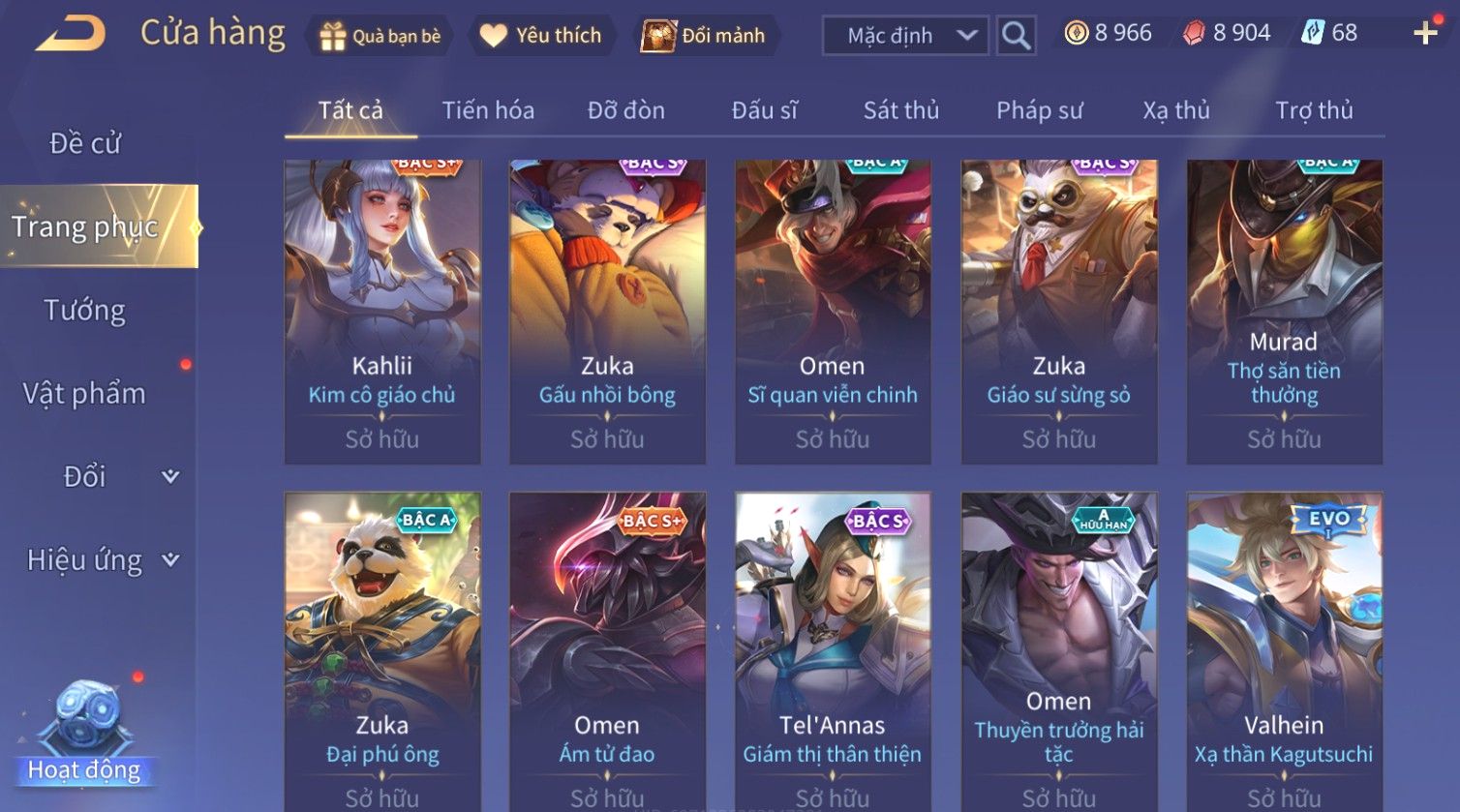Open Quà bạn bè gift menu
Viewport: 1460px width, 812px height.
pyautogui.click(x=380, y=36)
